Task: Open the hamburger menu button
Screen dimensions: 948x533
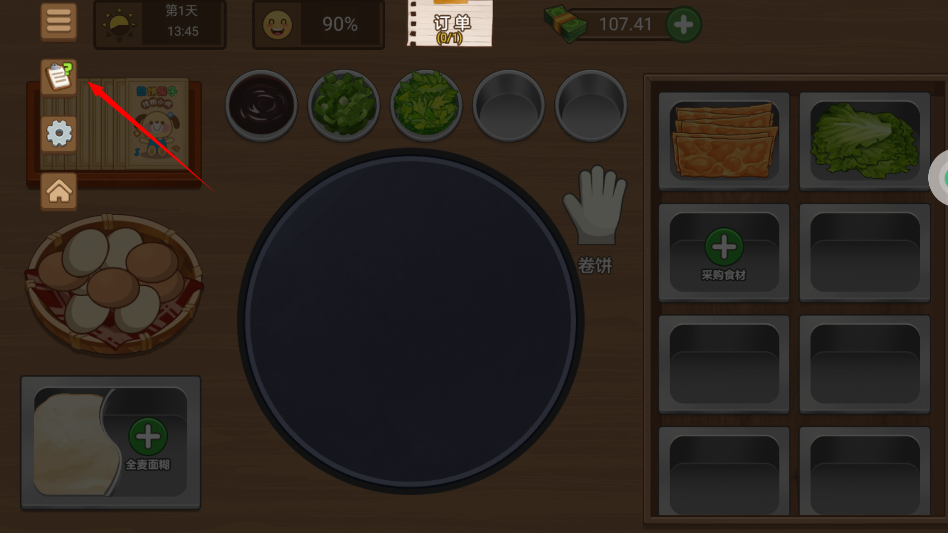Action: point(59,22)
